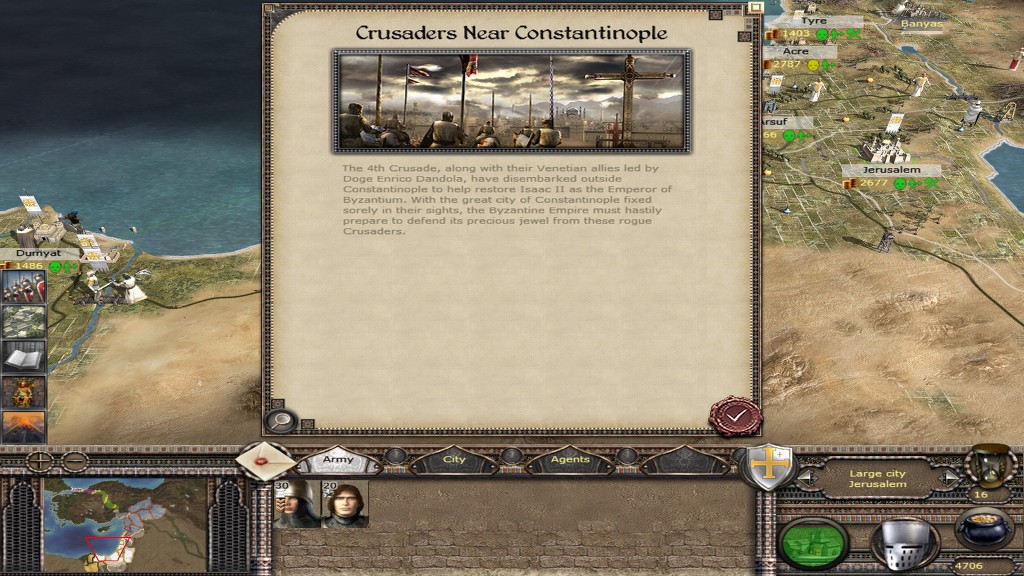This screenshot has width=1024, height=576.
Task: Click the magnifying glass locate button
Action: 281,420
